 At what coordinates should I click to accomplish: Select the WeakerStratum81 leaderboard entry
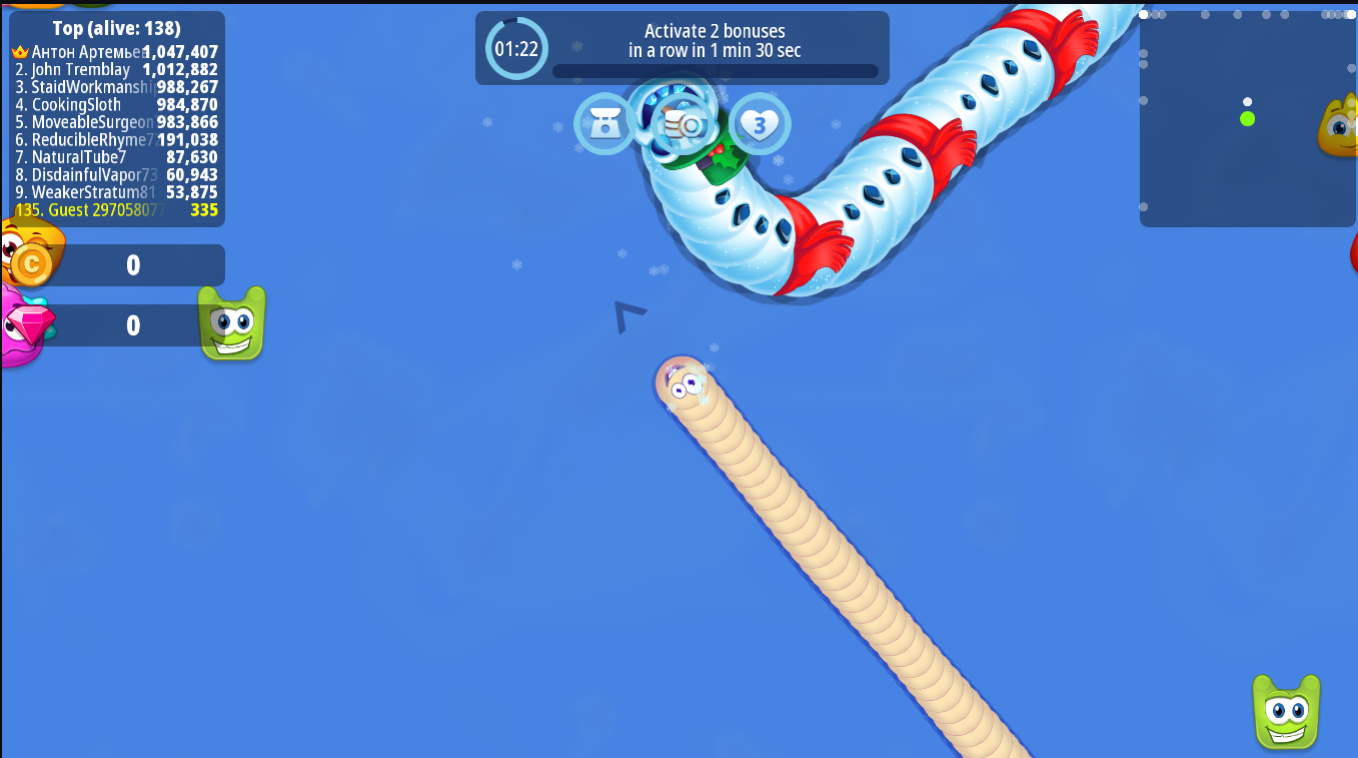(x=116, y=192)
